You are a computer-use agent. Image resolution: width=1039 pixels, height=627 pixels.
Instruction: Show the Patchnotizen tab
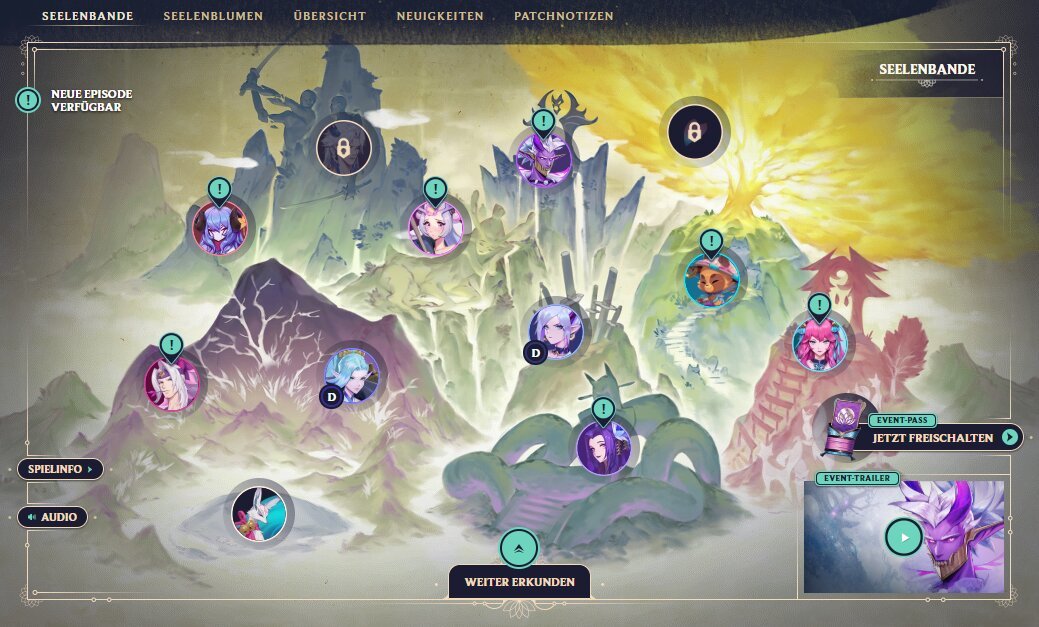point(564,16)
